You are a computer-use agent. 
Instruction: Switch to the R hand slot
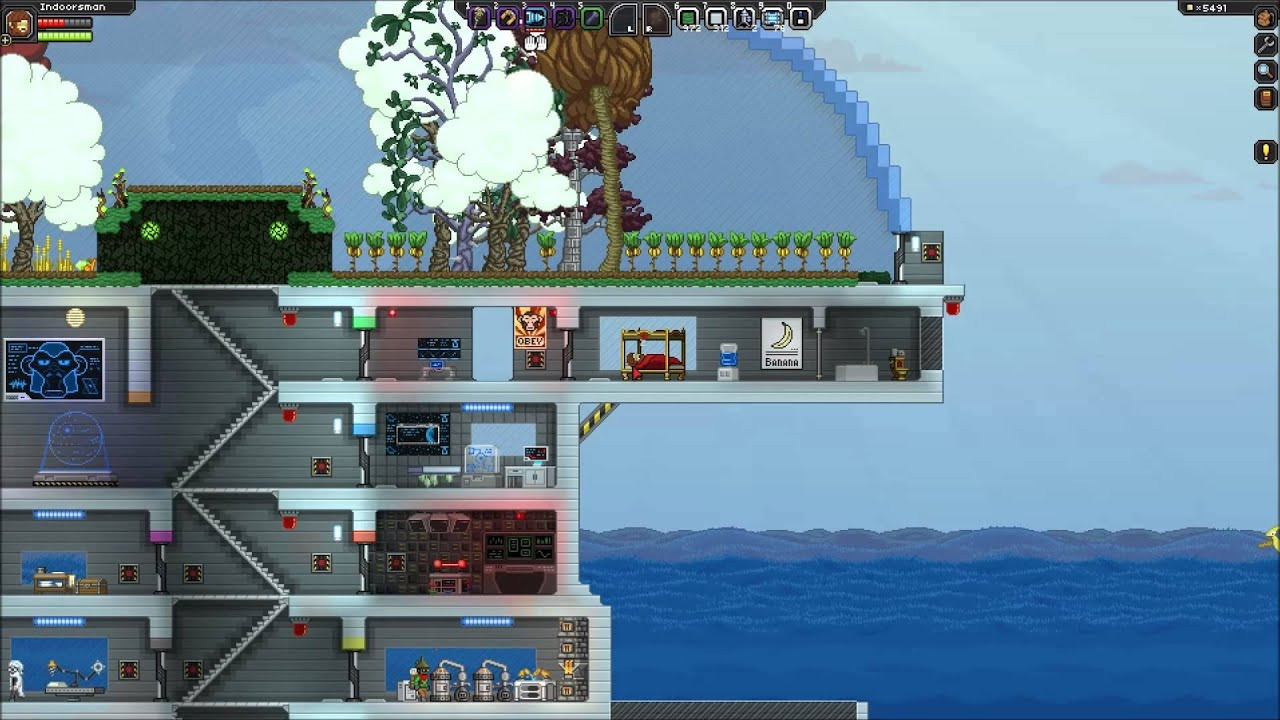[655, 17]
